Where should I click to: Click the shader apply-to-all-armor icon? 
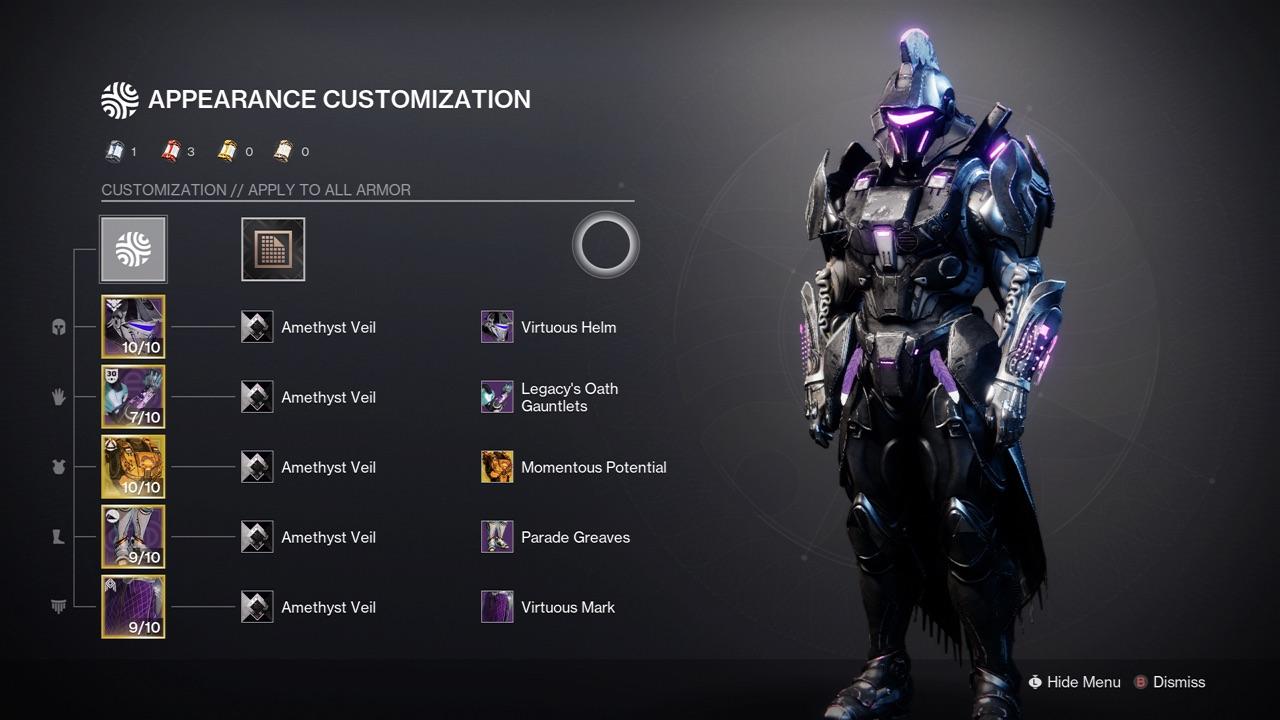click(x=273, y=248)
